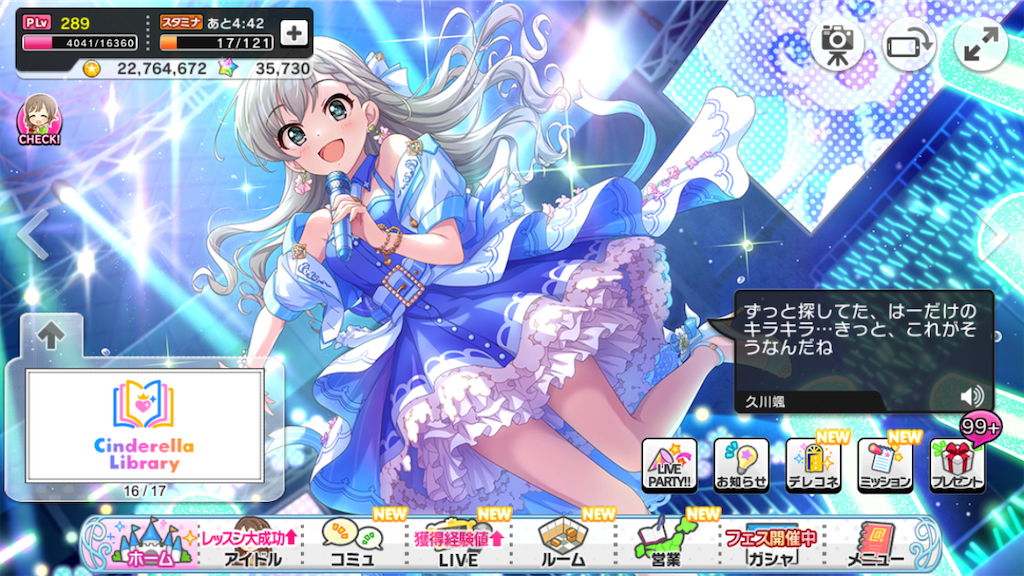Screen dimensions: 1024x576
Task: Collect gifts from プレゼント box
Action: click(x=957, y=465)
